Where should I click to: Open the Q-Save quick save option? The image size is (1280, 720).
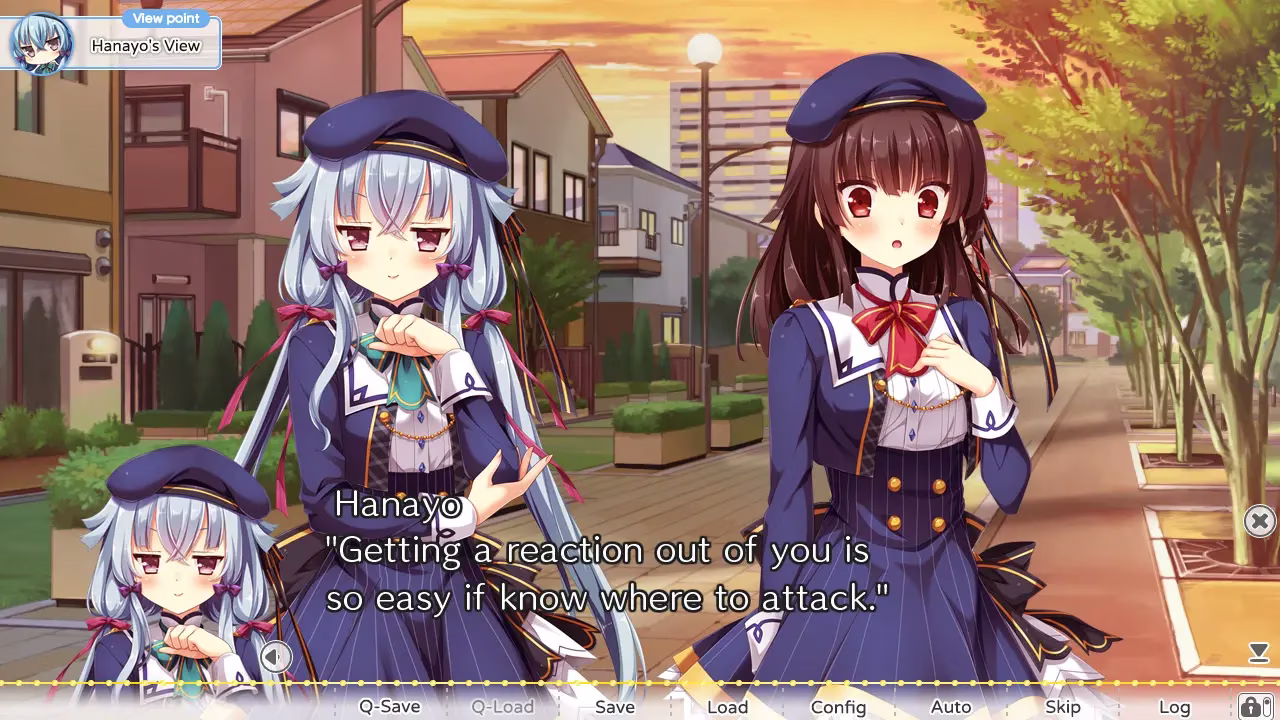389,706
